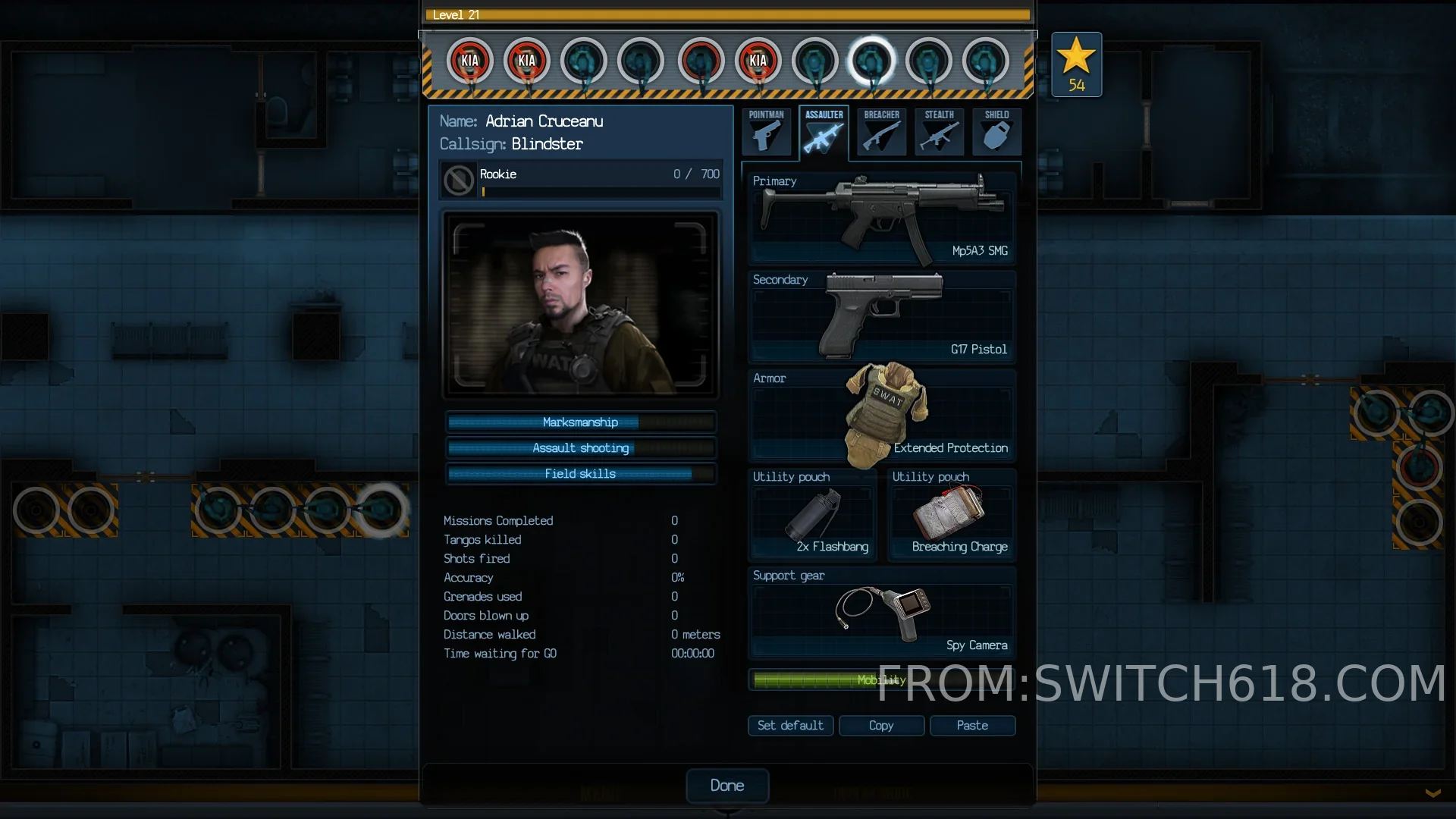The width and height of the screenshot is (1456, 819).
Task: Click the callsign Blindster field
Action: [547, 144]
